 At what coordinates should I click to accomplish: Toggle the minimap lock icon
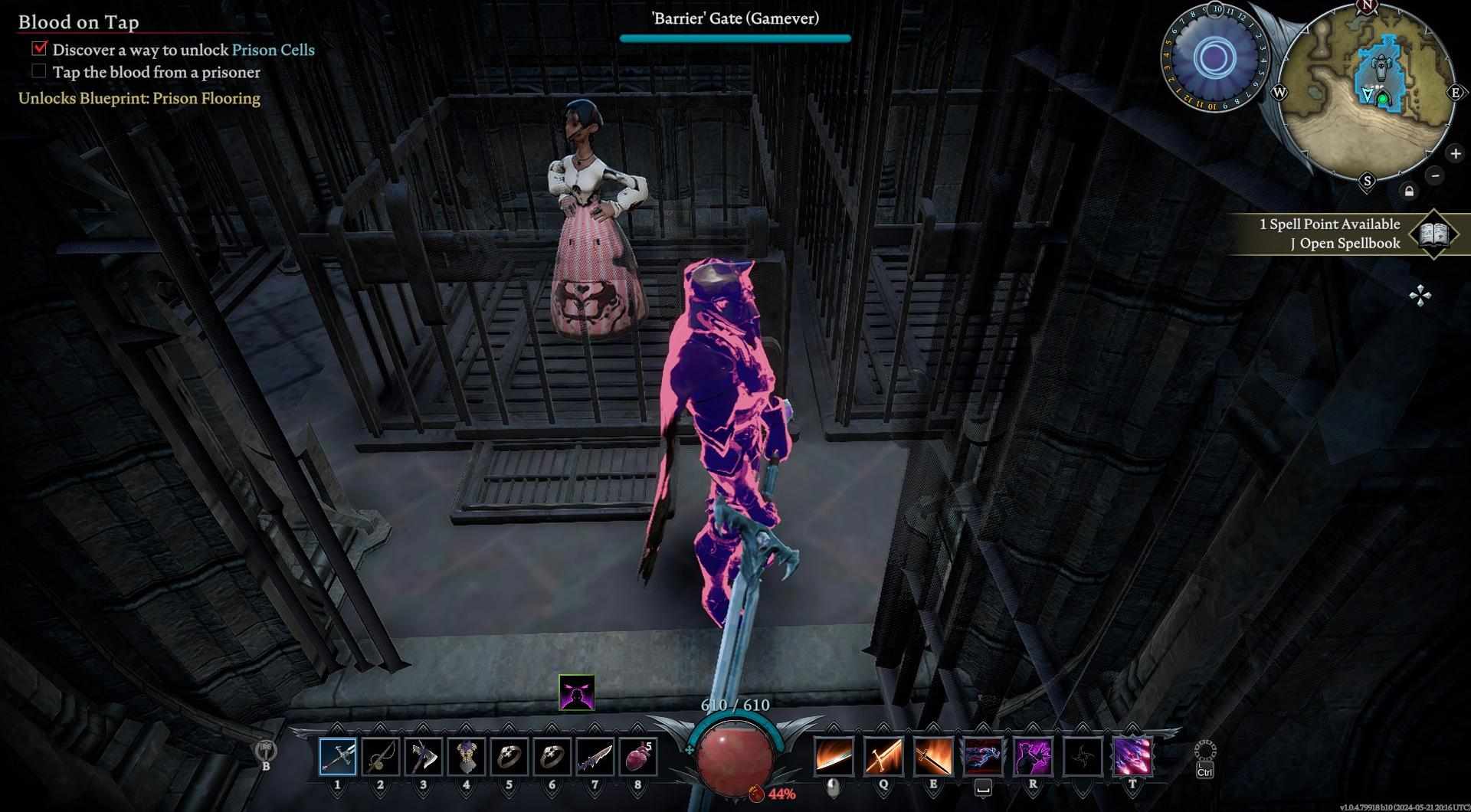[1409, 192]
